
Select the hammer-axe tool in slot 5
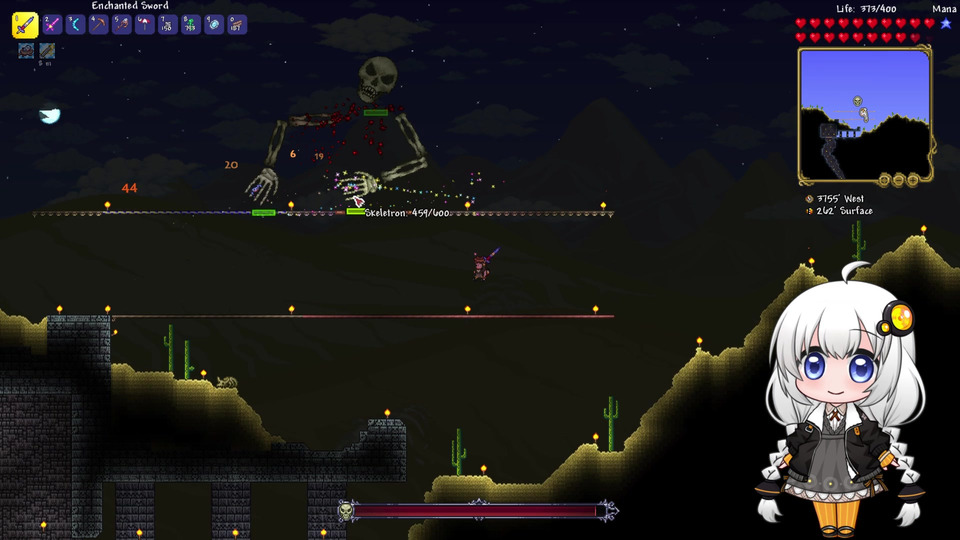pyautogui.click(x=121, y=25)
